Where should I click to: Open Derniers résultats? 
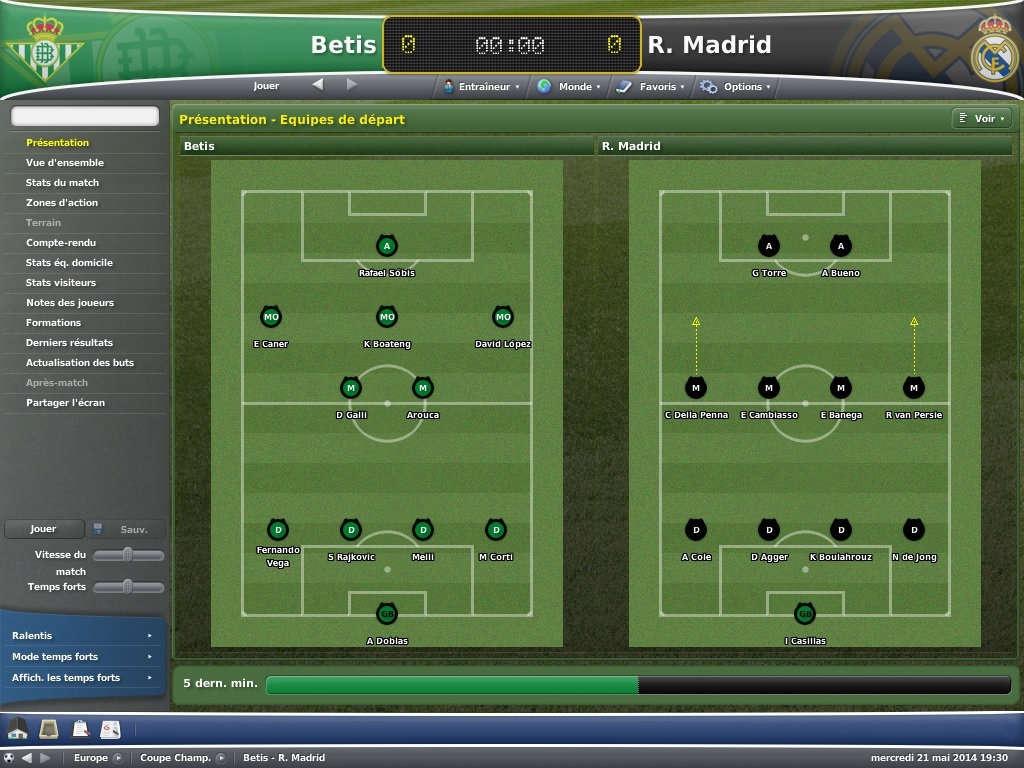[x=70, y=343]
